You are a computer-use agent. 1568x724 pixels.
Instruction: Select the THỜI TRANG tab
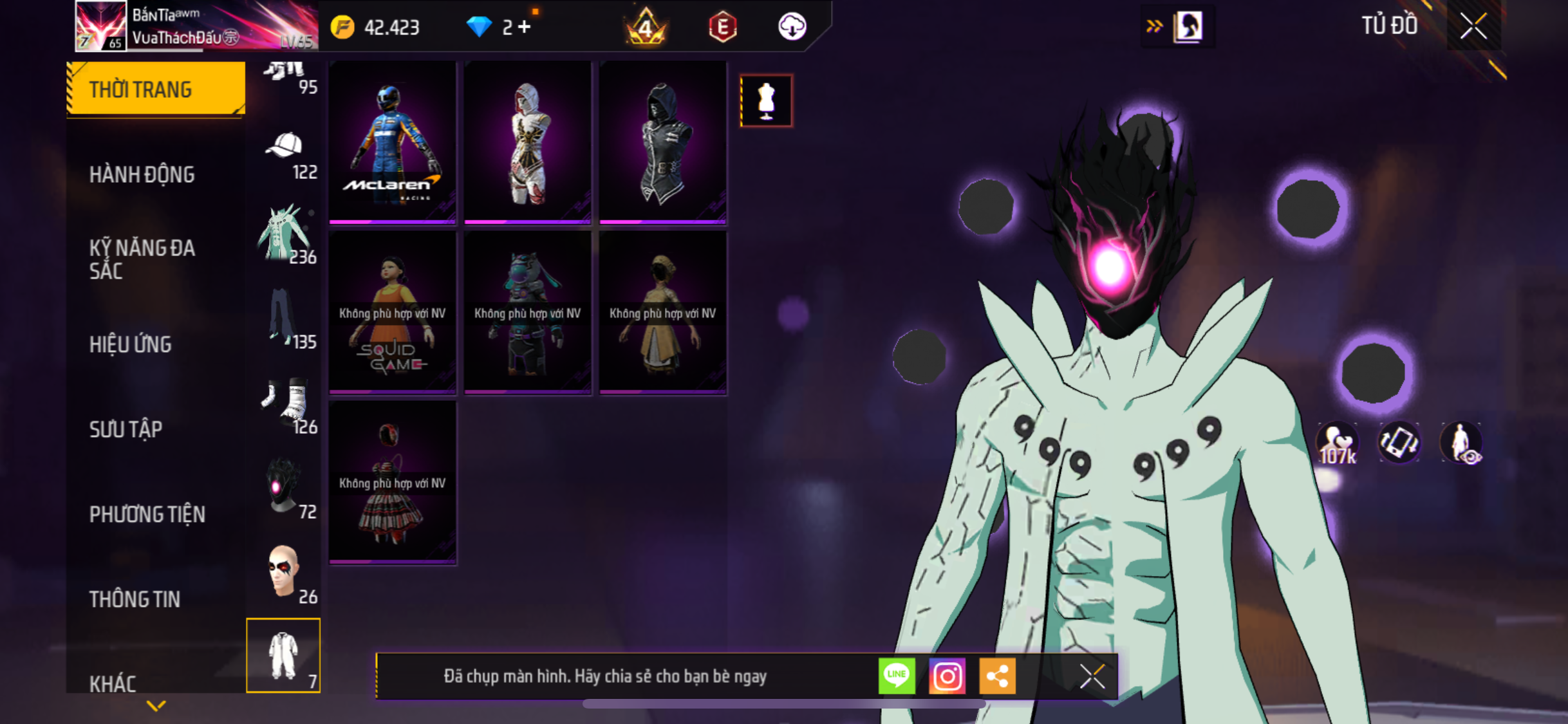click(155, 89)
